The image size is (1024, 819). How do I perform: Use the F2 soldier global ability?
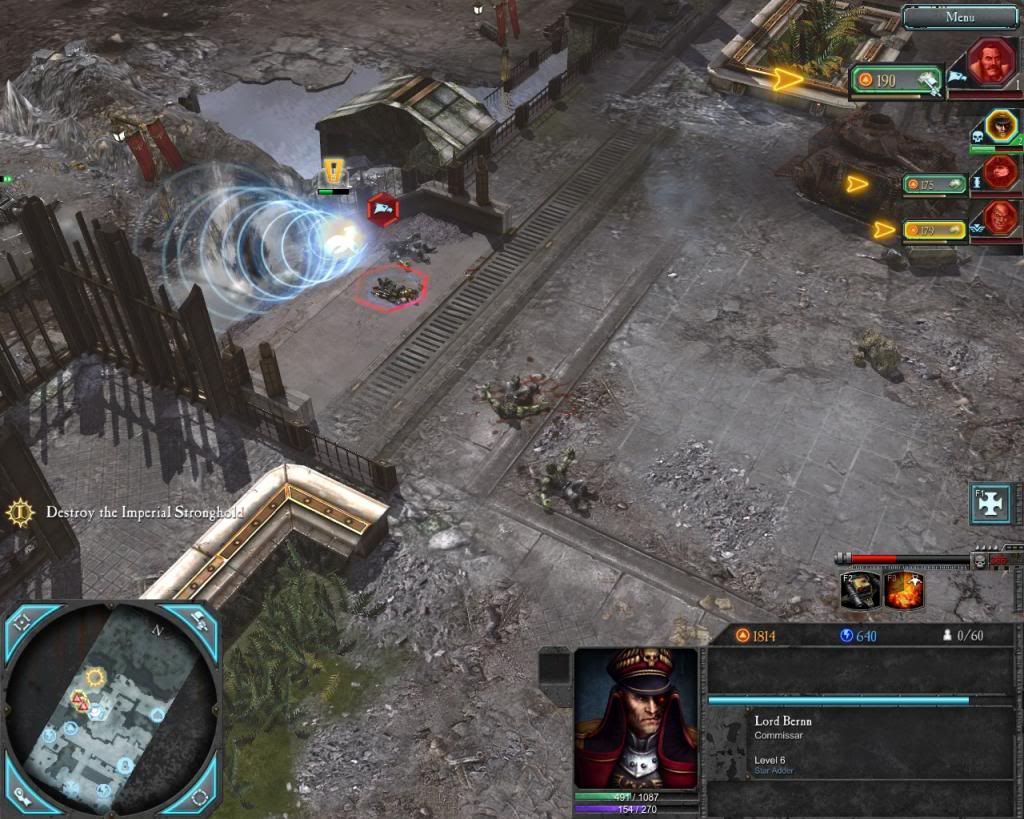pos(860,590)
